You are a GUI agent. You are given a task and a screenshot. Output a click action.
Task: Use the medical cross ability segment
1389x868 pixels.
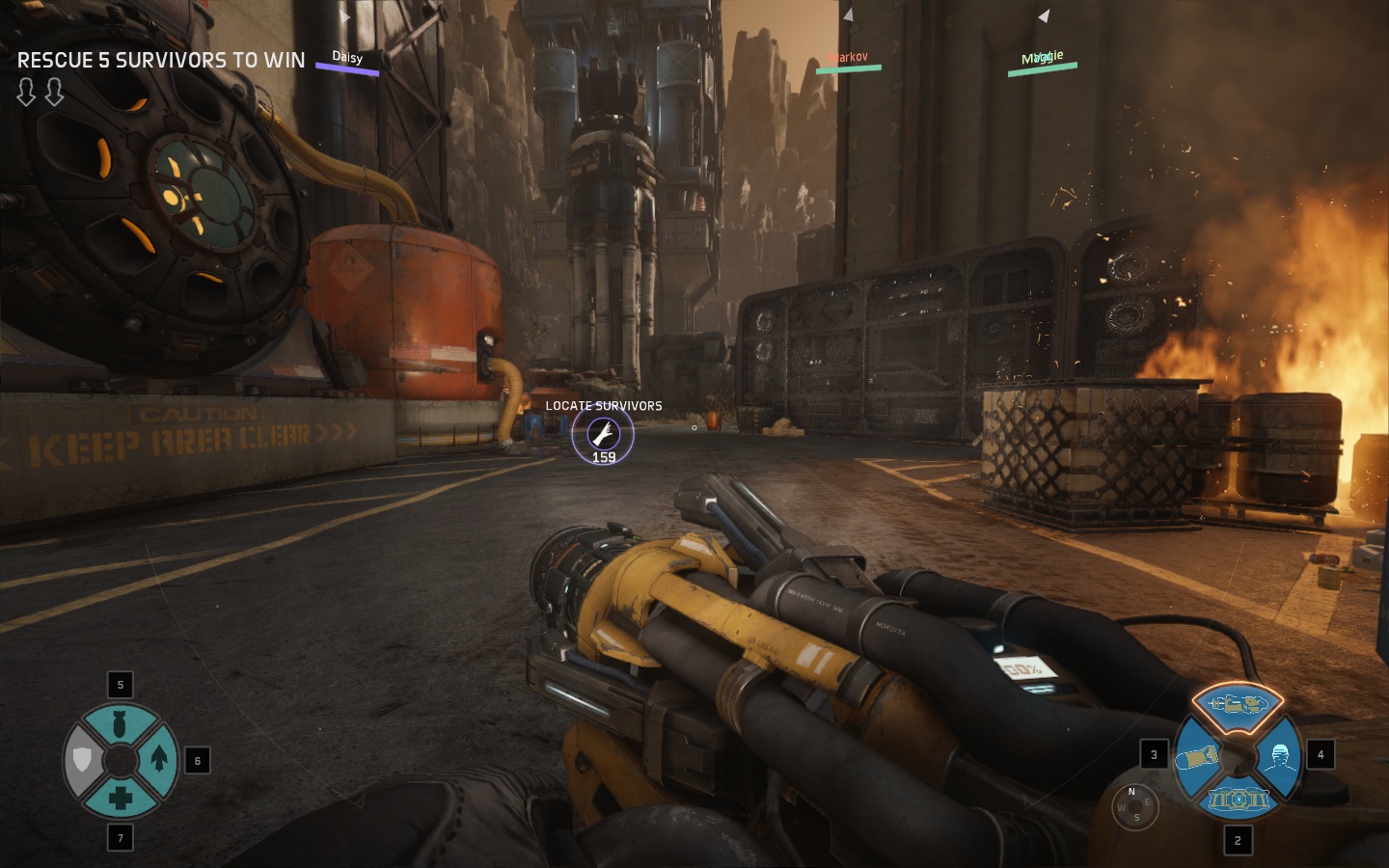pos(121,798)
